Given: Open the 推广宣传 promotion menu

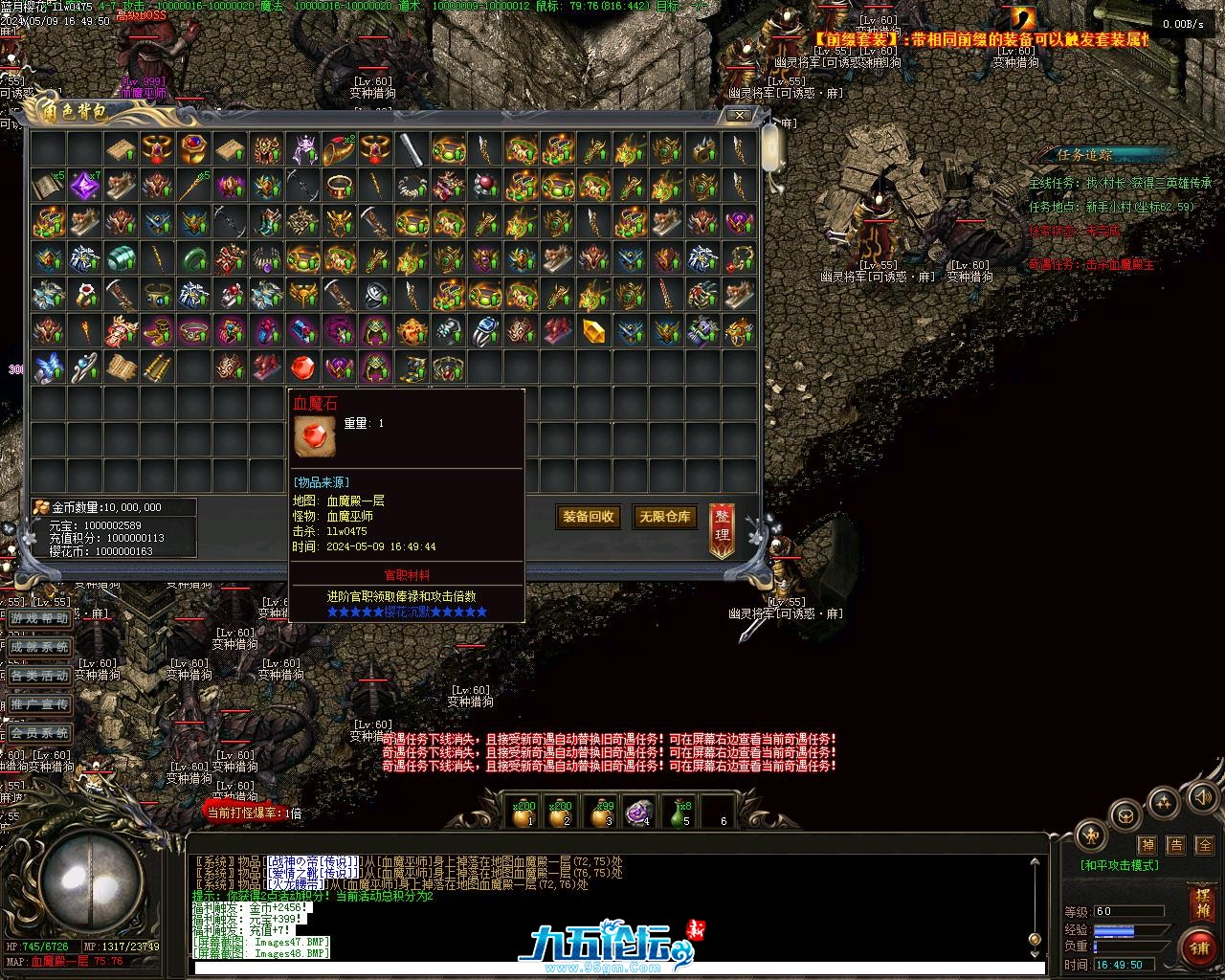Looking at the screenshot, I should click(x=39, y=705).
